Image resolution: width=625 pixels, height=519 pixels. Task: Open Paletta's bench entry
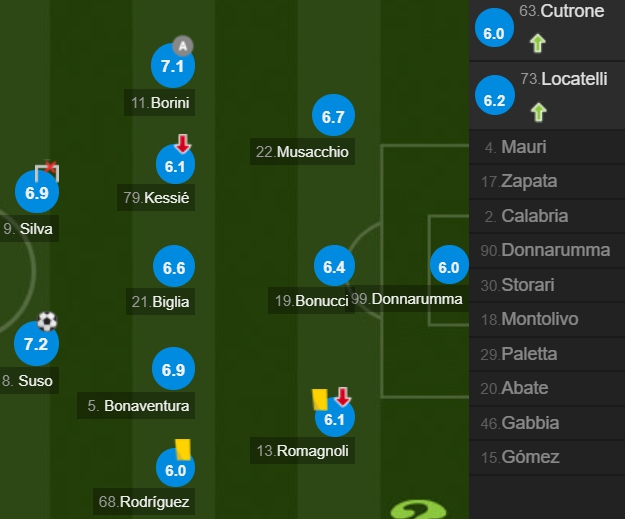(529, 354)
